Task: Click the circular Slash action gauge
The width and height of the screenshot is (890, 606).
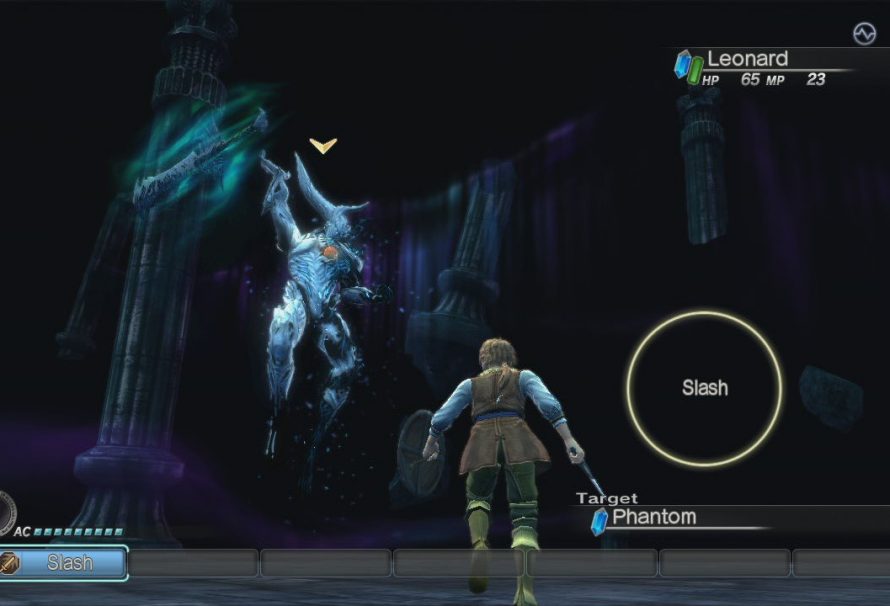Action: (x=704, y=388)
